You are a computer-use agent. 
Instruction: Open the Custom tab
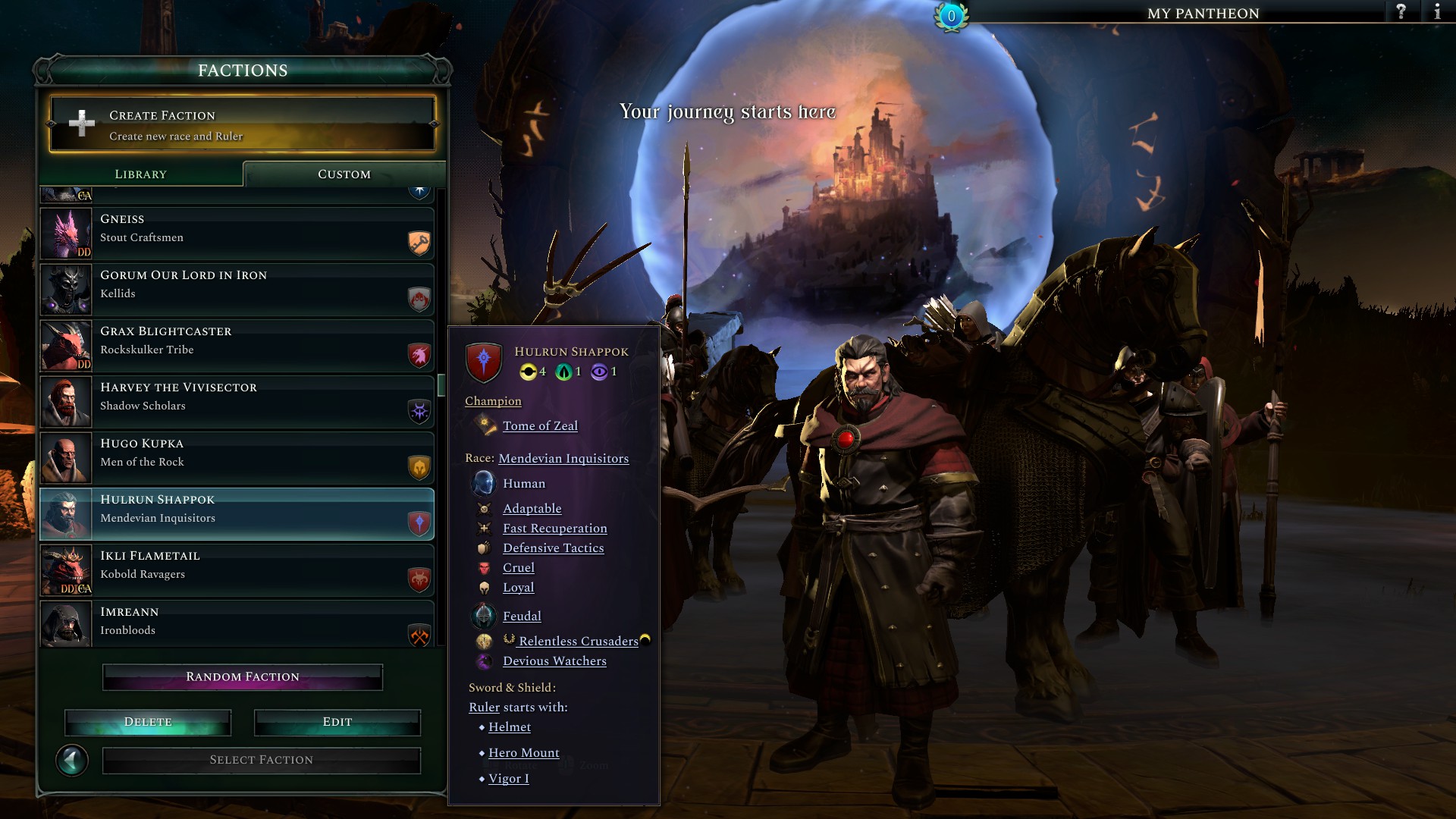point(344,174)
